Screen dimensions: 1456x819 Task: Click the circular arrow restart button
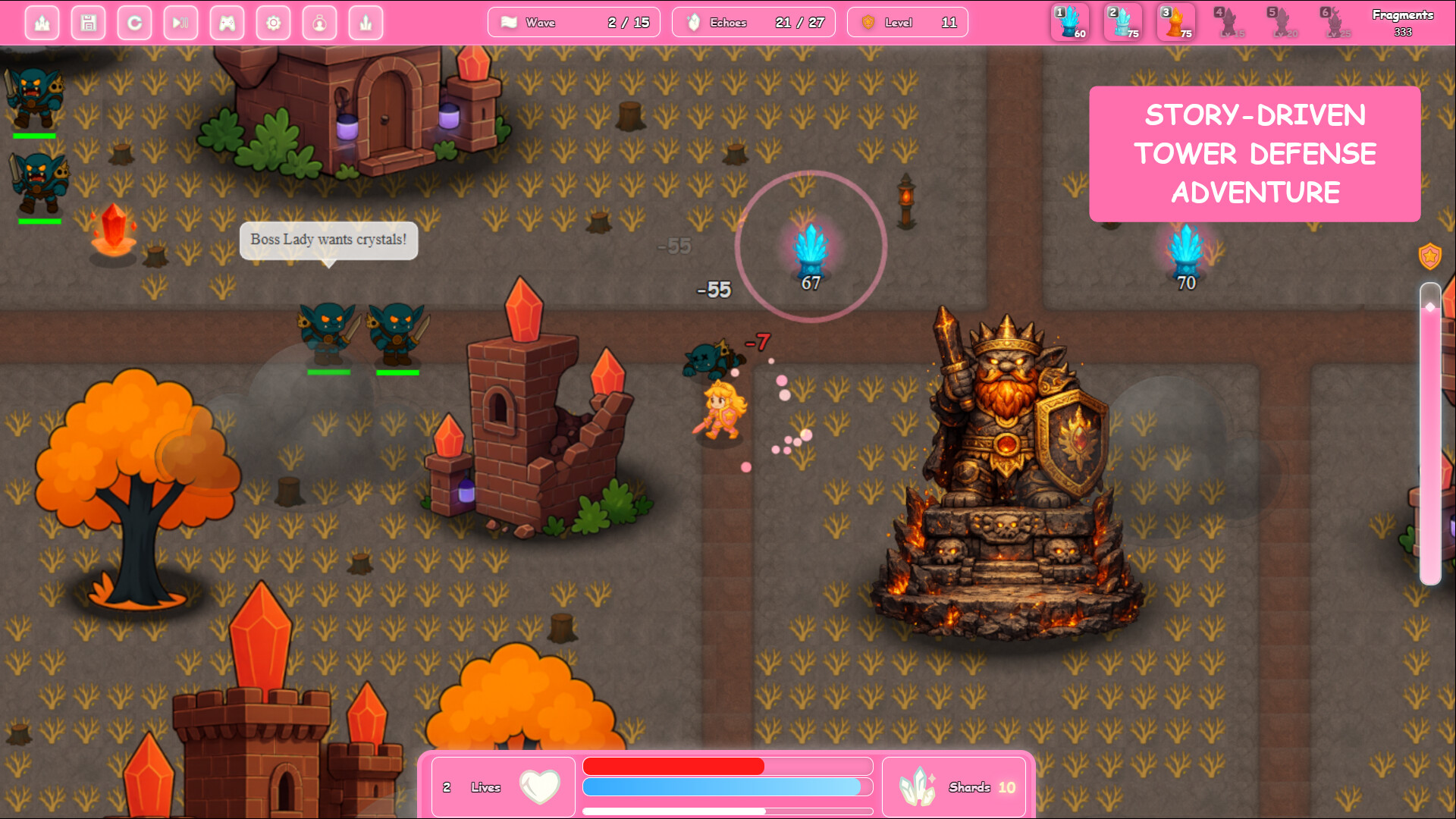(x=135, y=23)
